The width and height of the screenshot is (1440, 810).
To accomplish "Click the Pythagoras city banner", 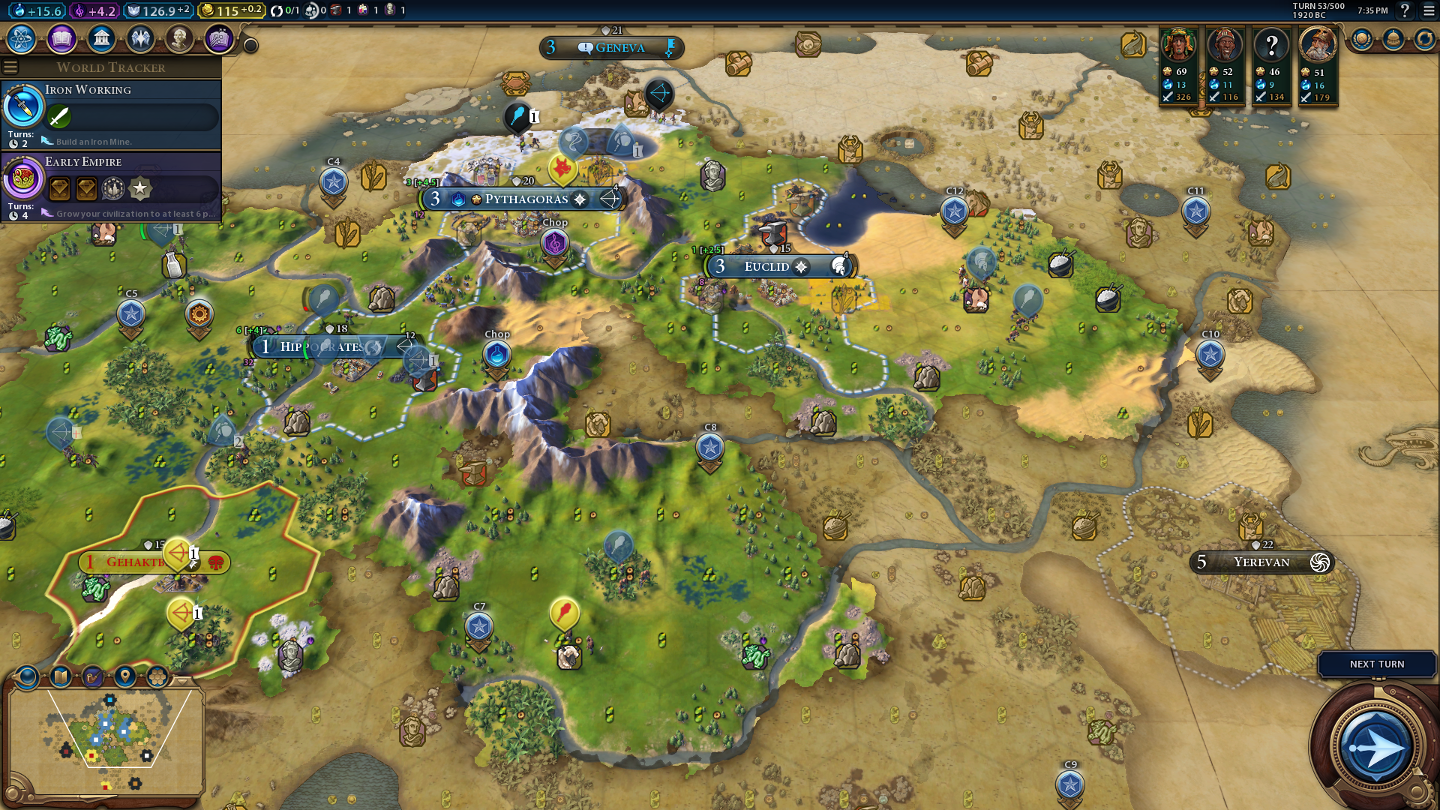I will coord(525,199).
